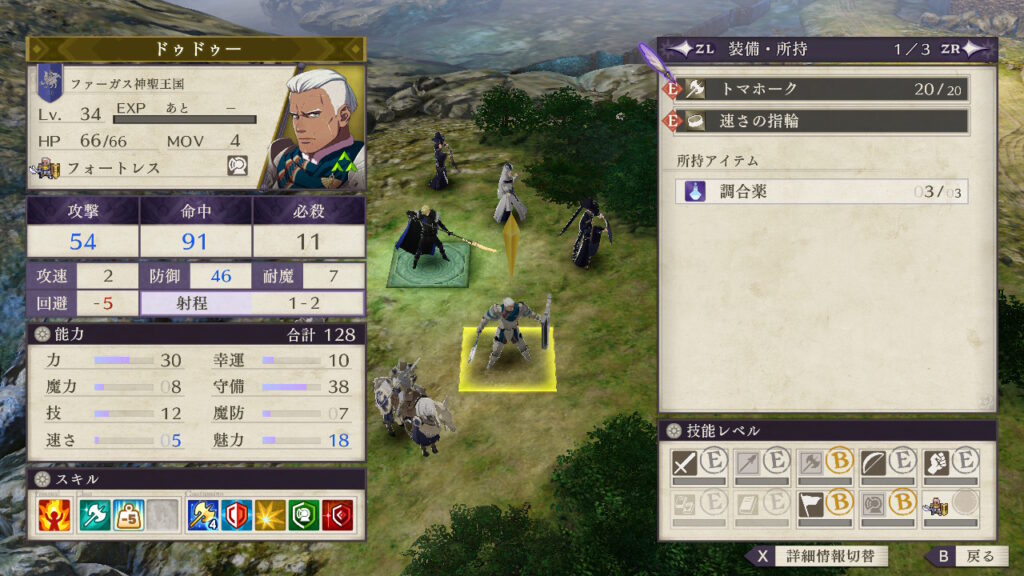Screen dimensions: 1024x576
Task: Select the blue skill icon with red shield
Action: [236, 515]
